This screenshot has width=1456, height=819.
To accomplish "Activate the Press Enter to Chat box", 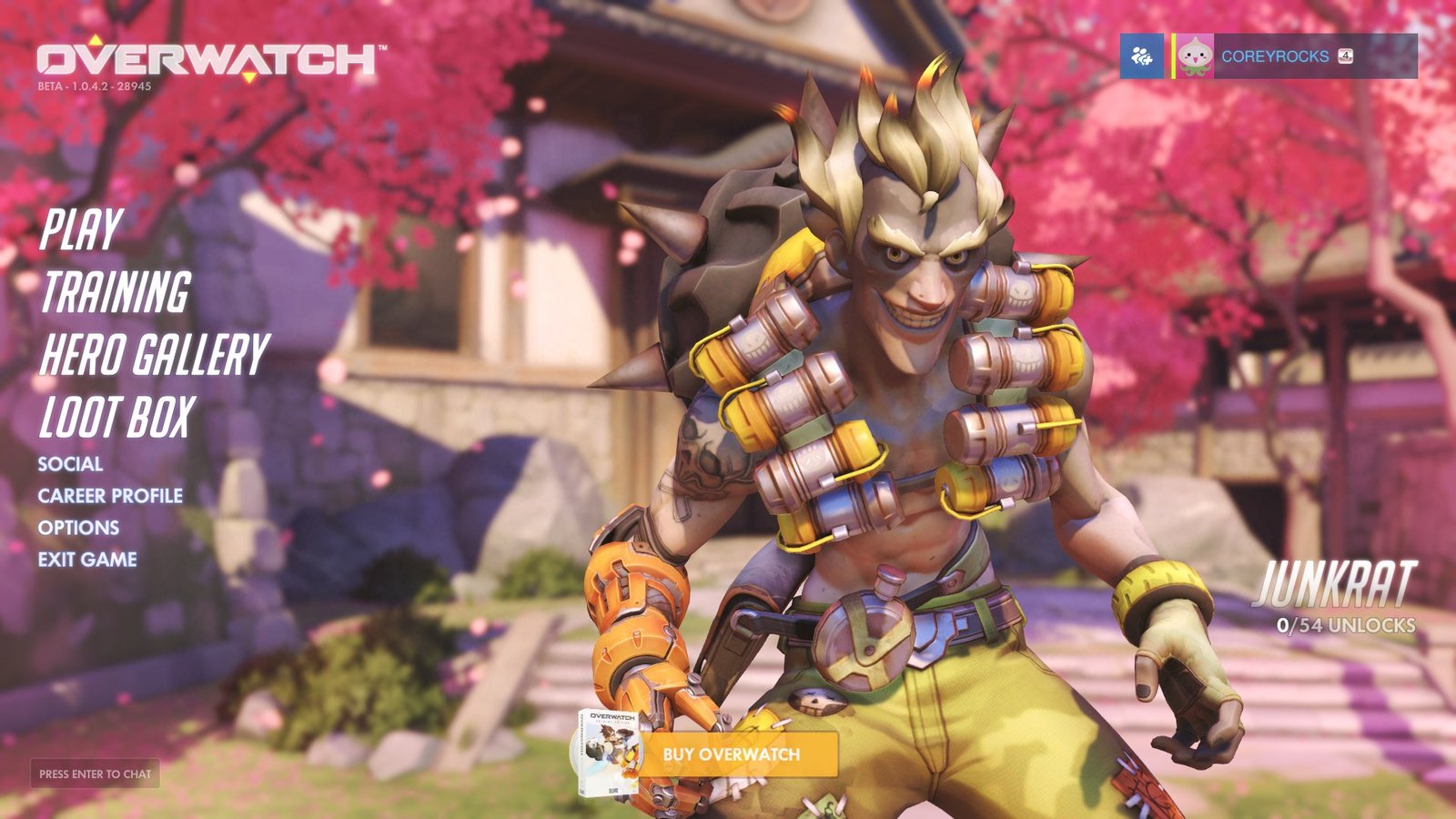I will click(x=95, y=773).
